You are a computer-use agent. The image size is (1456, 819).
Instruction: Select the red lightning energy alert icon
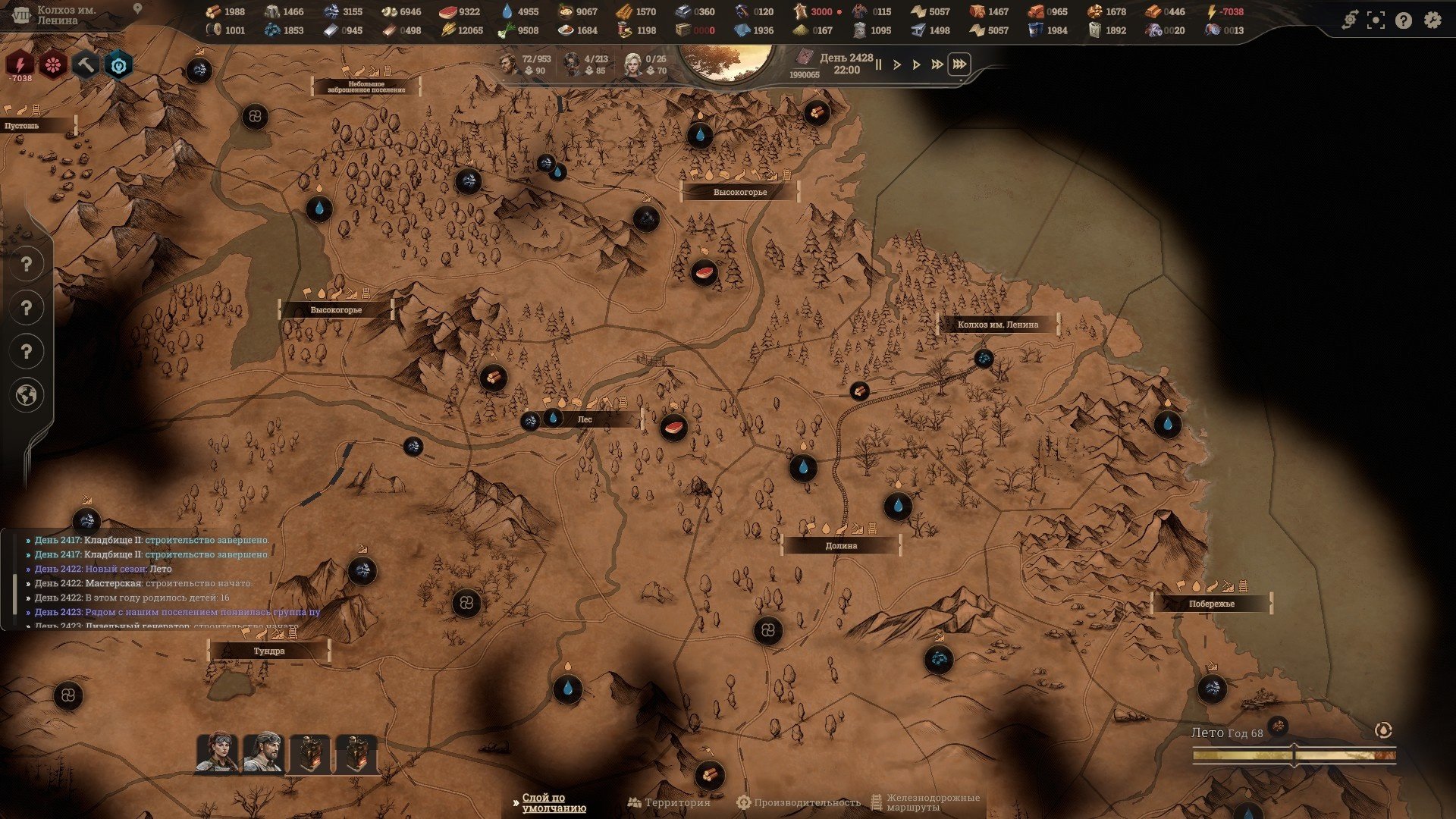click(x=20, y=65)
